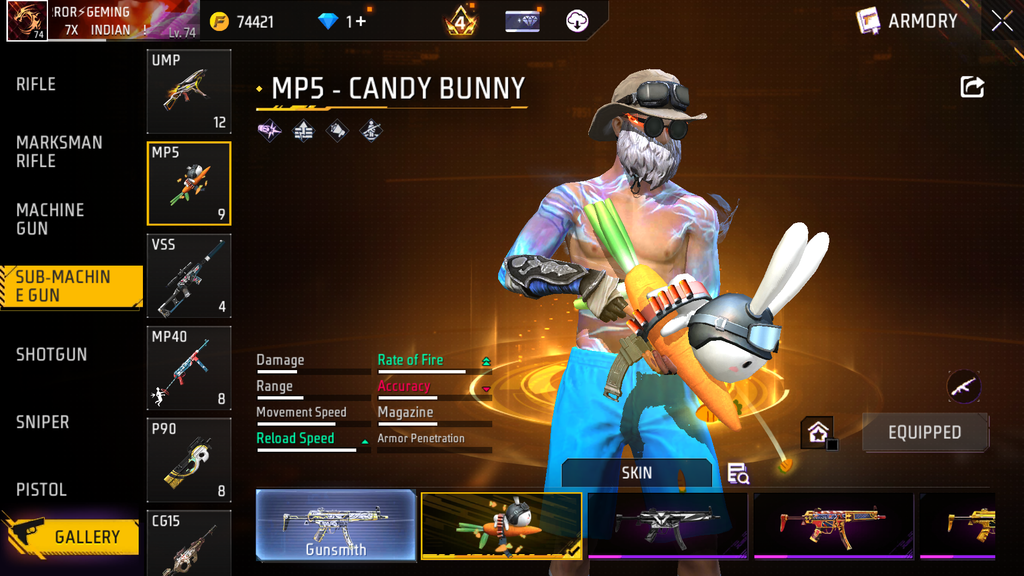Click the Equipped button

pos(924,433)
